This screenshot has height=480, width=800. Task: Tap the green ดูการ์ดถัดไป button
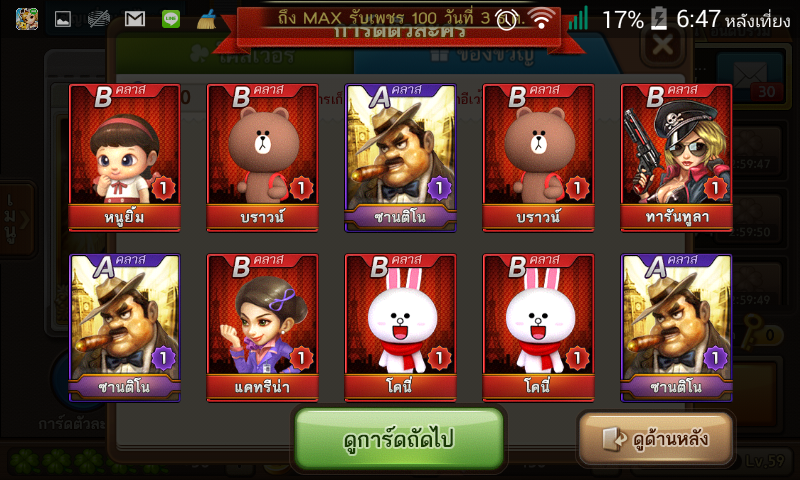(x=398, y=438)
